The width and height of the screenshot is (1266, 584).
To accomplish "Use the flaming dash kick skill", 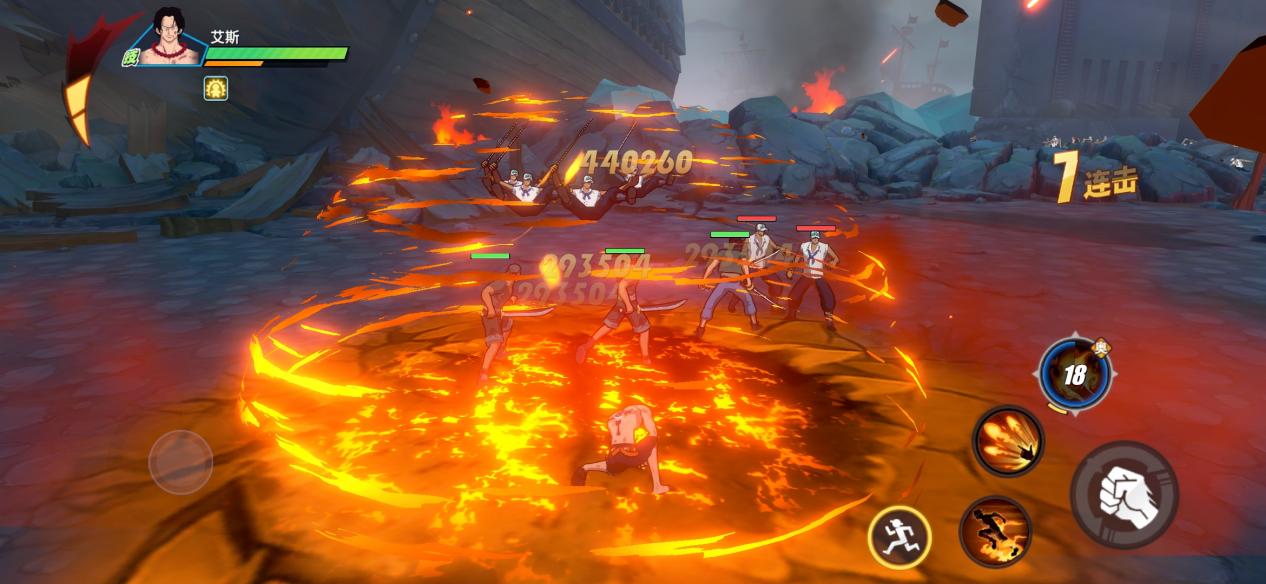I will coord(995,531).
